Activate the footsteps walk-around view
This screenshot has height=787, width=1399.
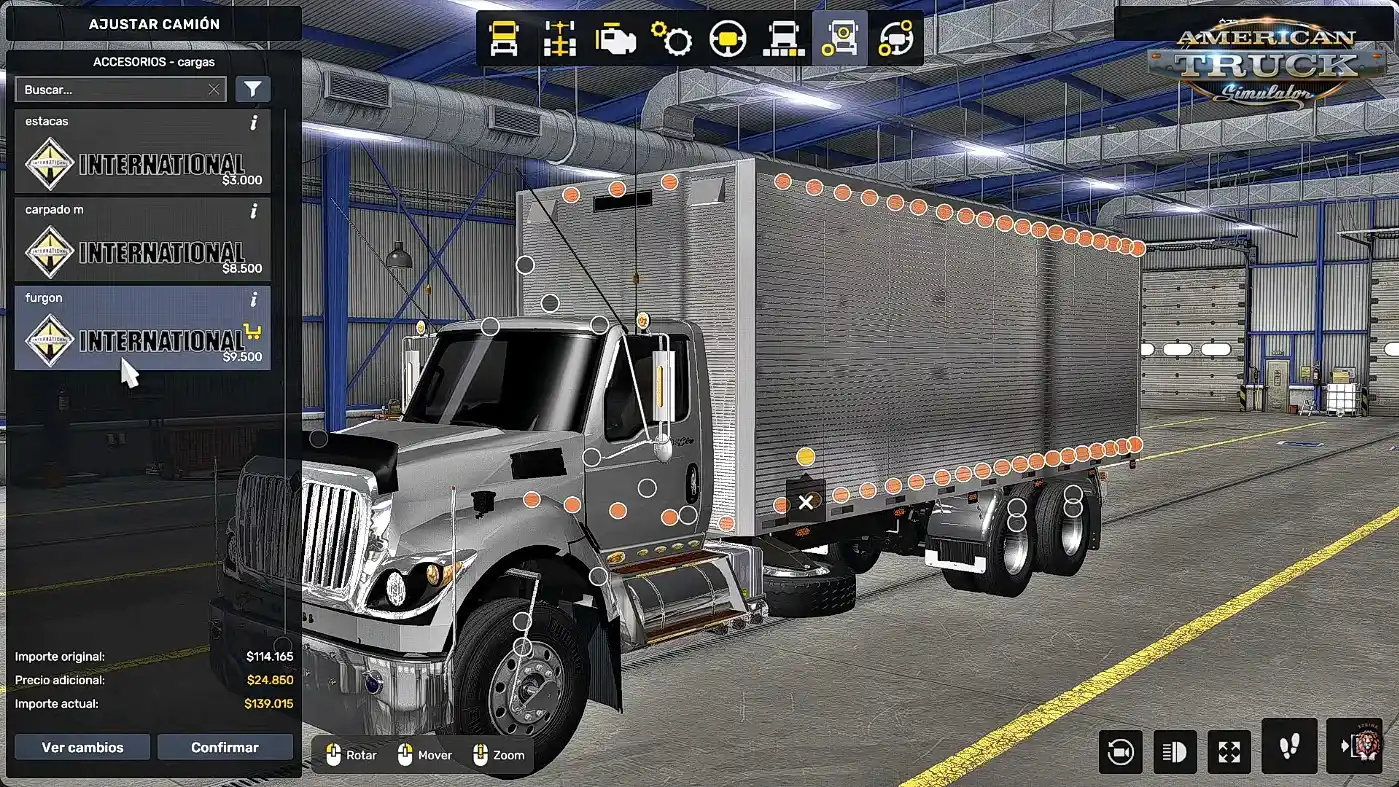1288,746
